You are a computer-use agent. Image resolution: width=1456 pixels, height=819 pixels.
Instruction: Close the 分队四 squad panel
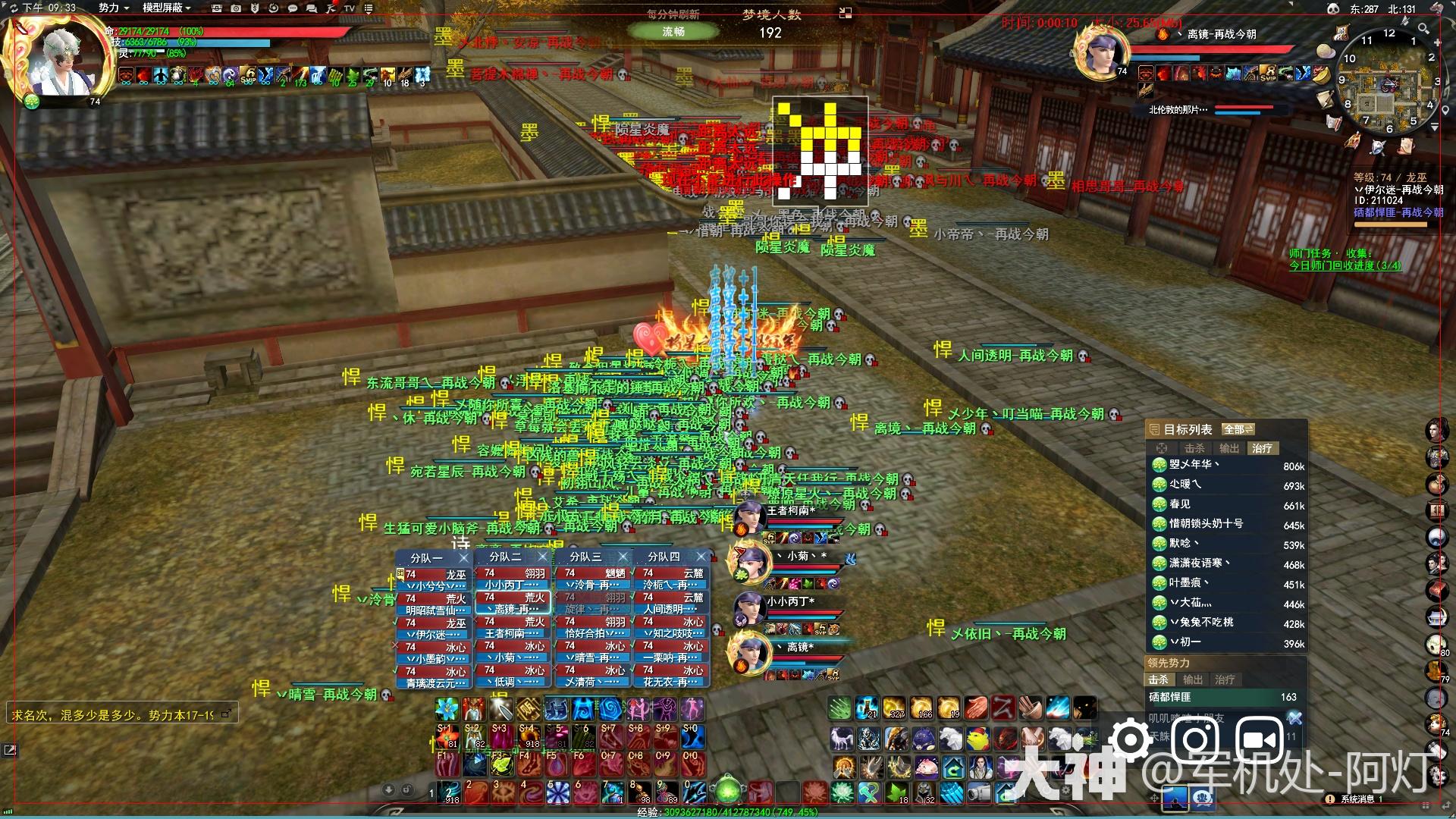point(701,557)
